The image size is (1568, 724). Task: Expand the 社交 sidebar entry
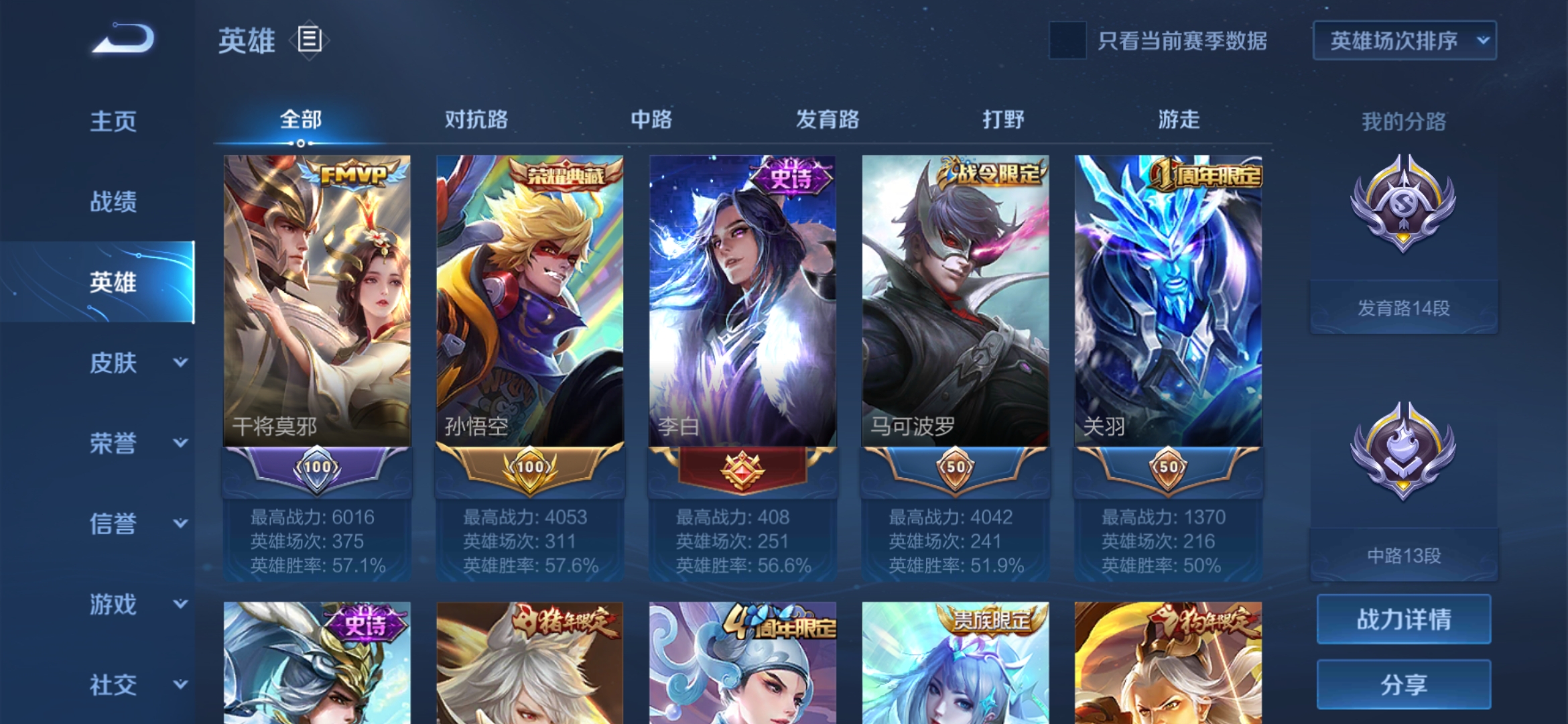click(x=114, y=684)
